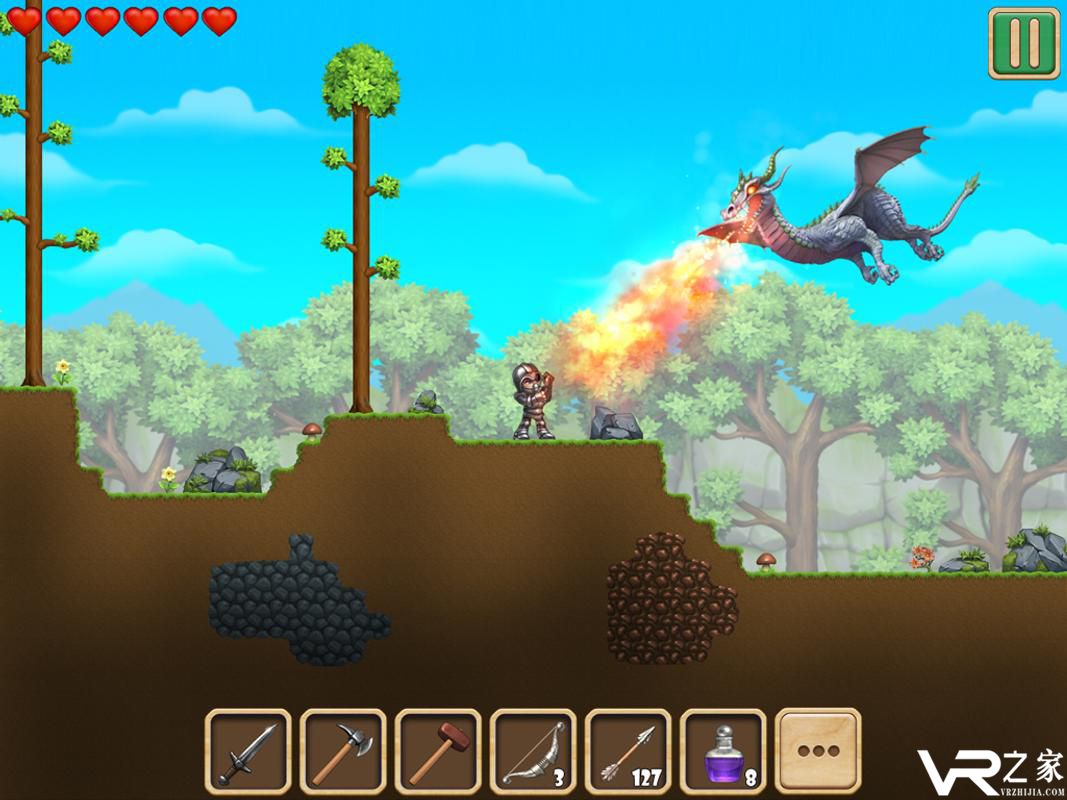
Task: Select the sword hotbar slot
Action: pos(248,751)
